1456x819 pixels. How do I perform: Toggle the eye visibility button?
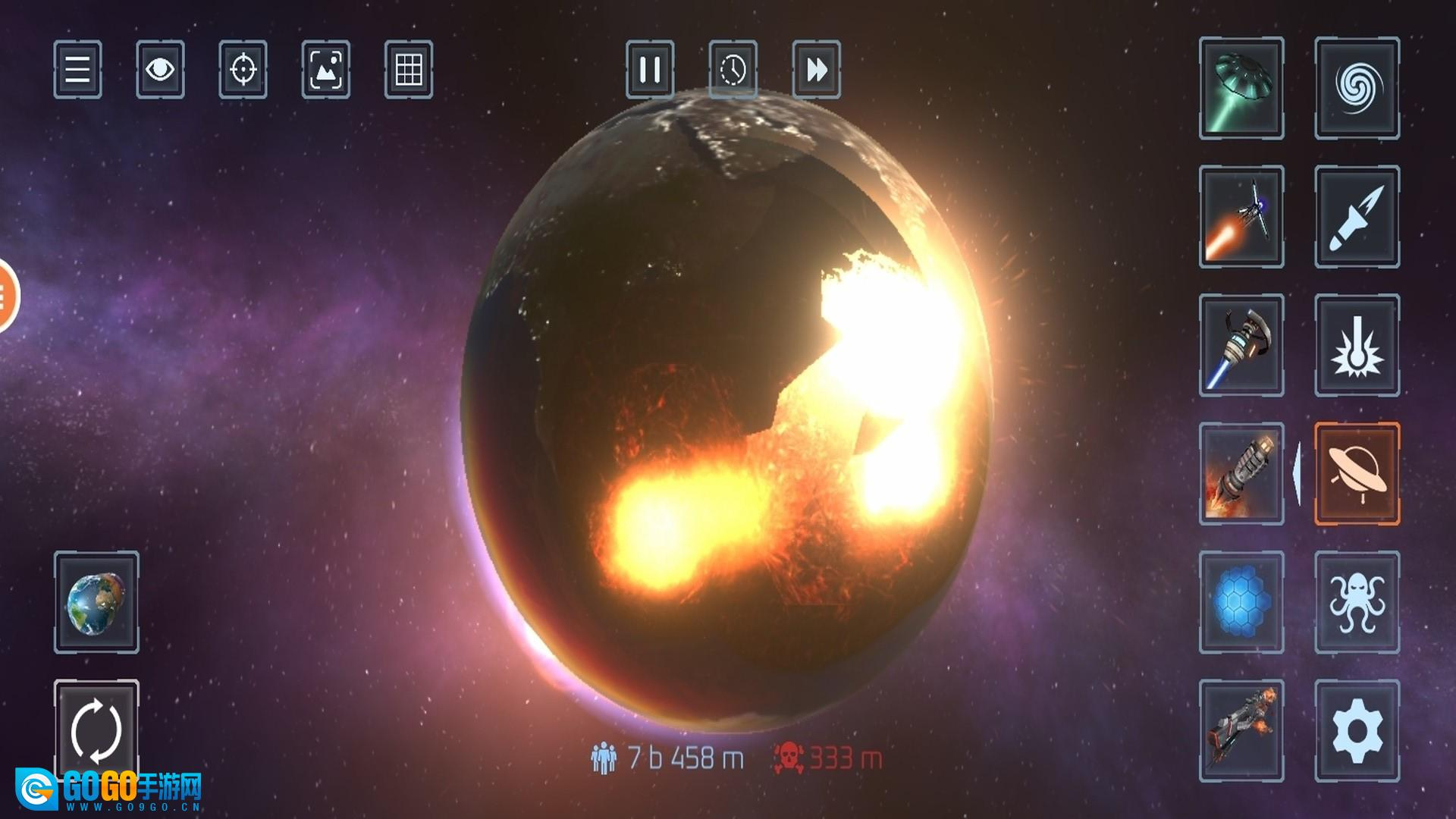click(x=160, y=70)
